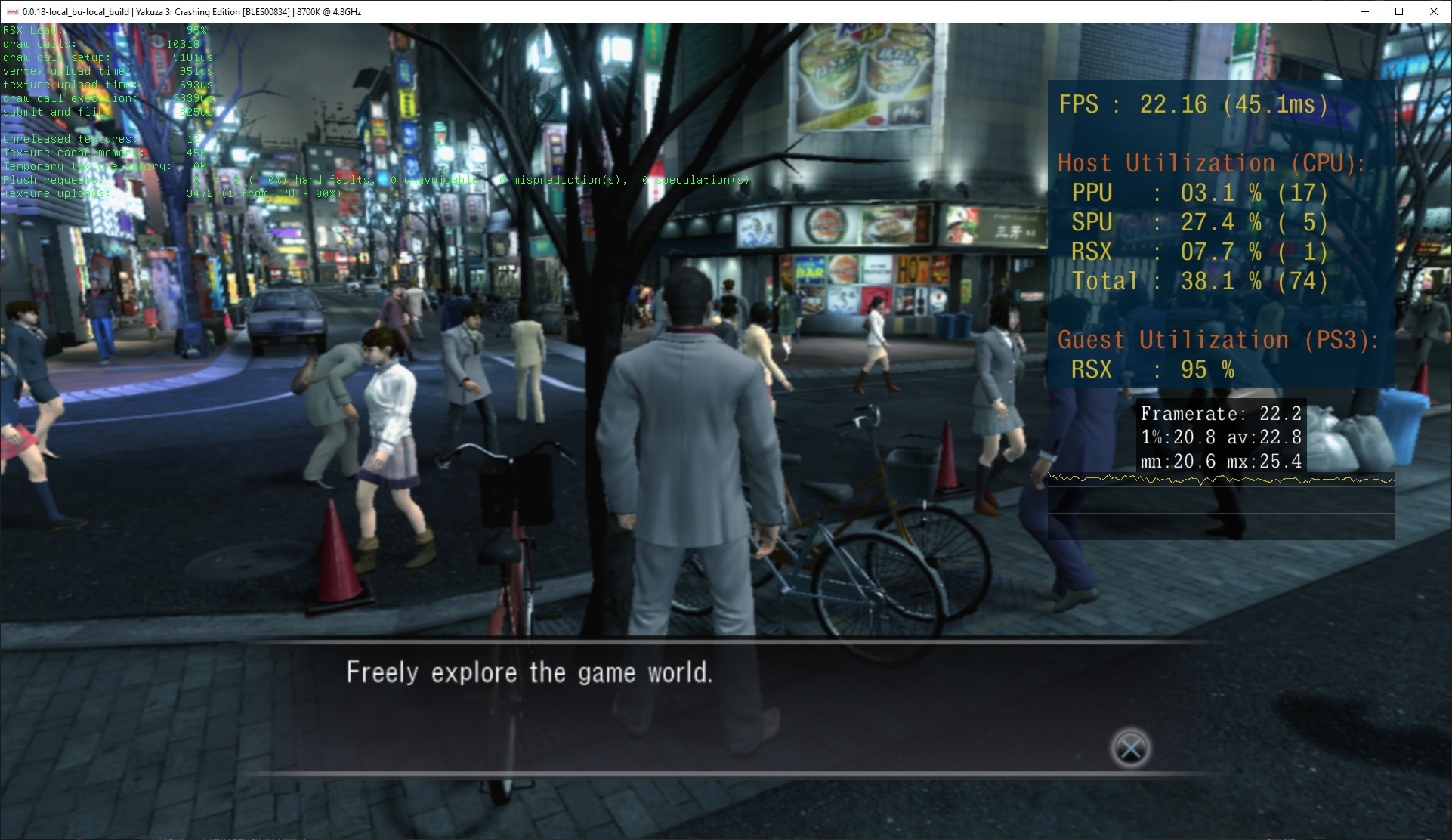Minimize the emulator window
This screenshot has width=1452, height=840.
pos(1364,11)
